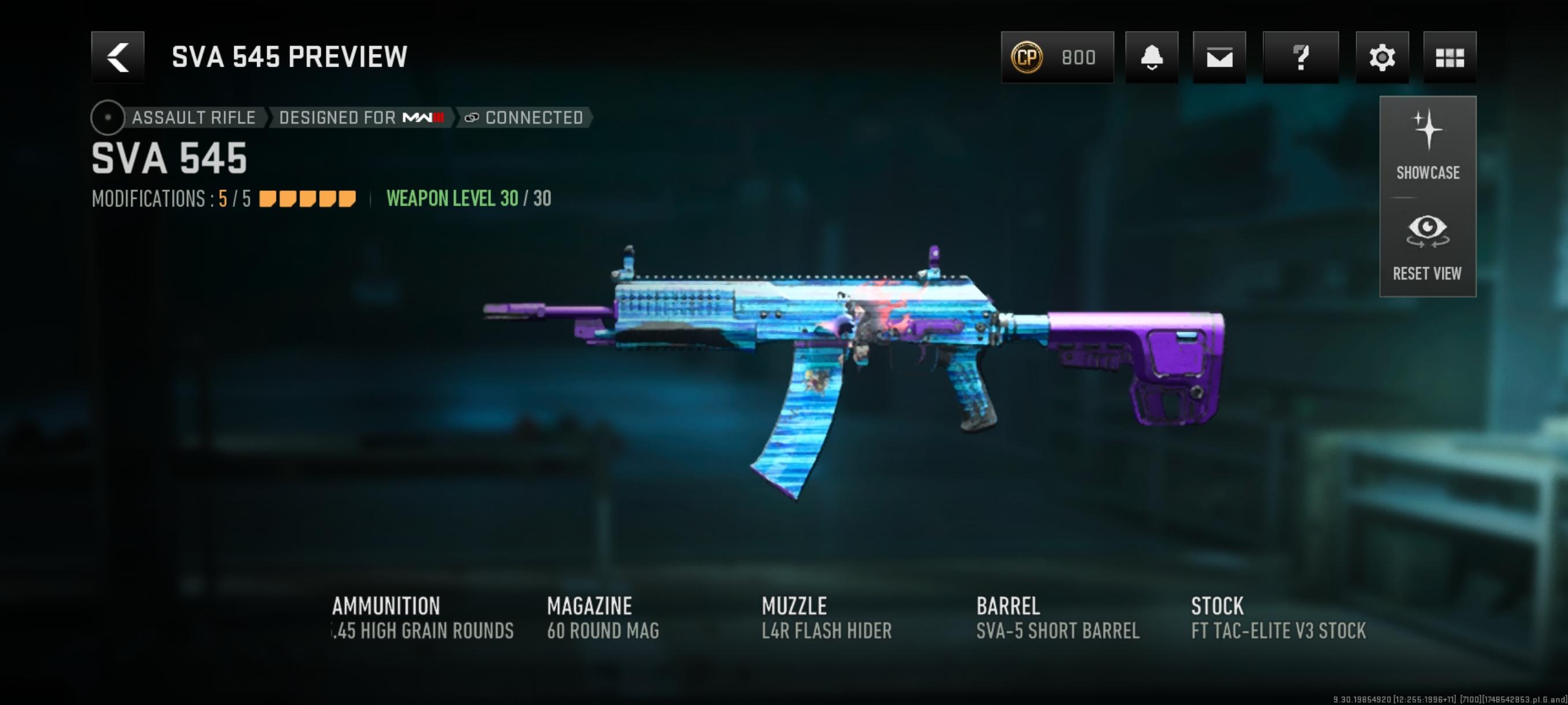1568x705 pixels.
Task: Choose the Stock FT Tac-Elite V3 slot
Action: click(1278, 617)
